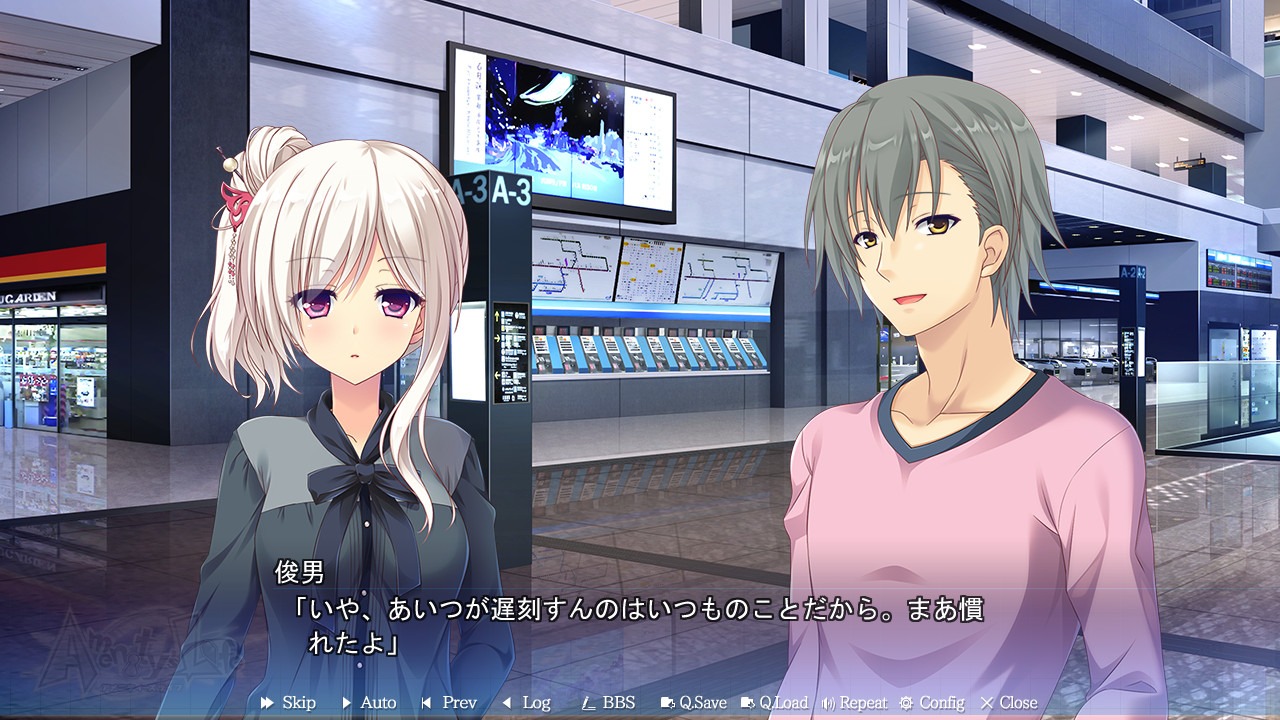This screenshot has width=1280, height=720.
Task: Load the quick save with Q.Load
Action: tap(774, 703)
